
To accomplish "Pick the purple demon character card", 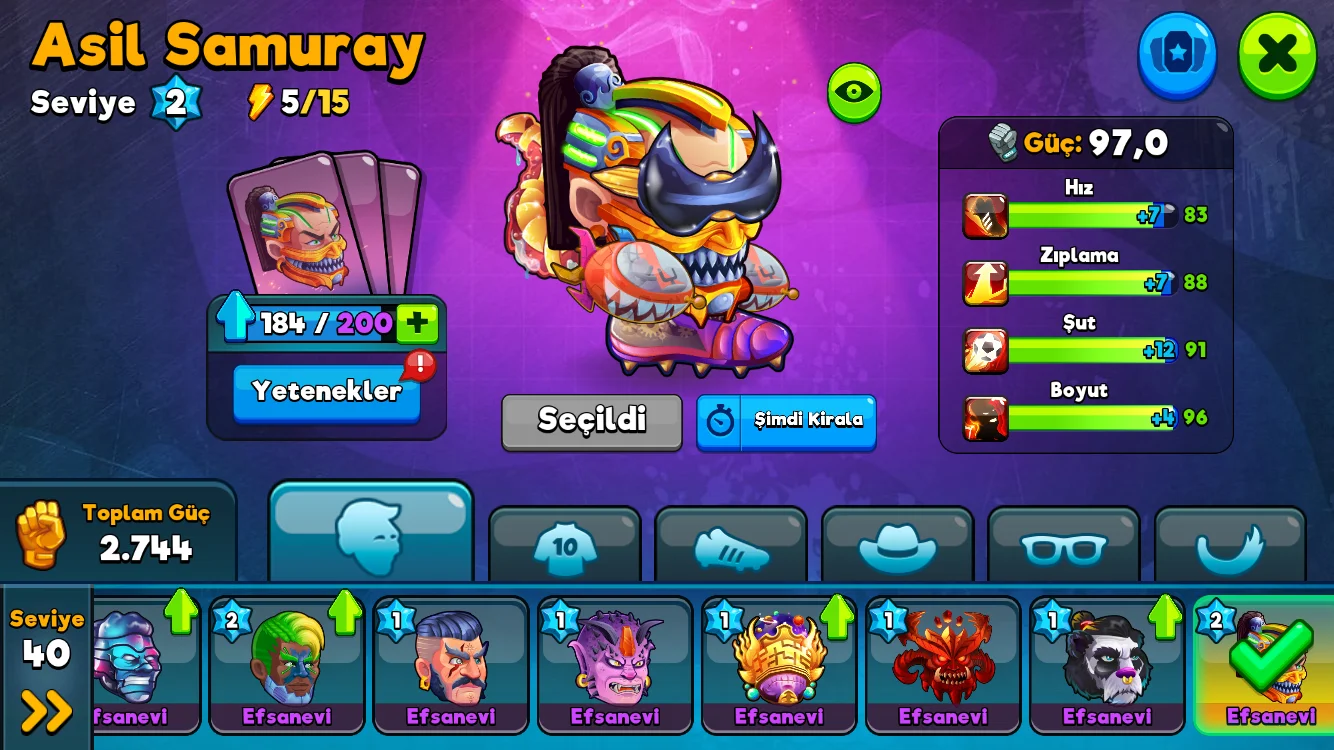I will [615, 662].
